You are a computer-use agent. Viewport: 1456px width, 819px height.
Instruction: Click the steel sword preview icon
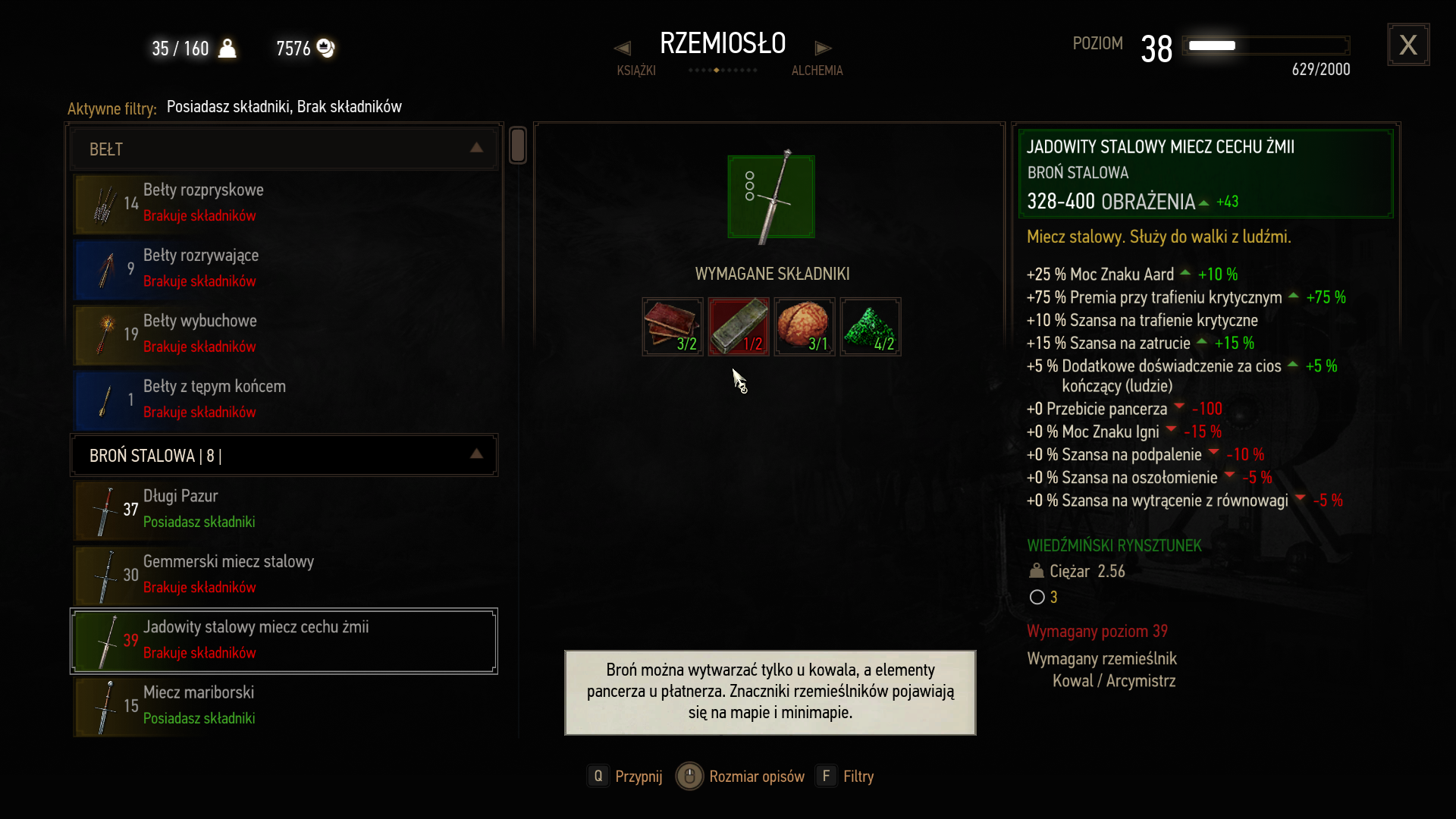(771, 196)
